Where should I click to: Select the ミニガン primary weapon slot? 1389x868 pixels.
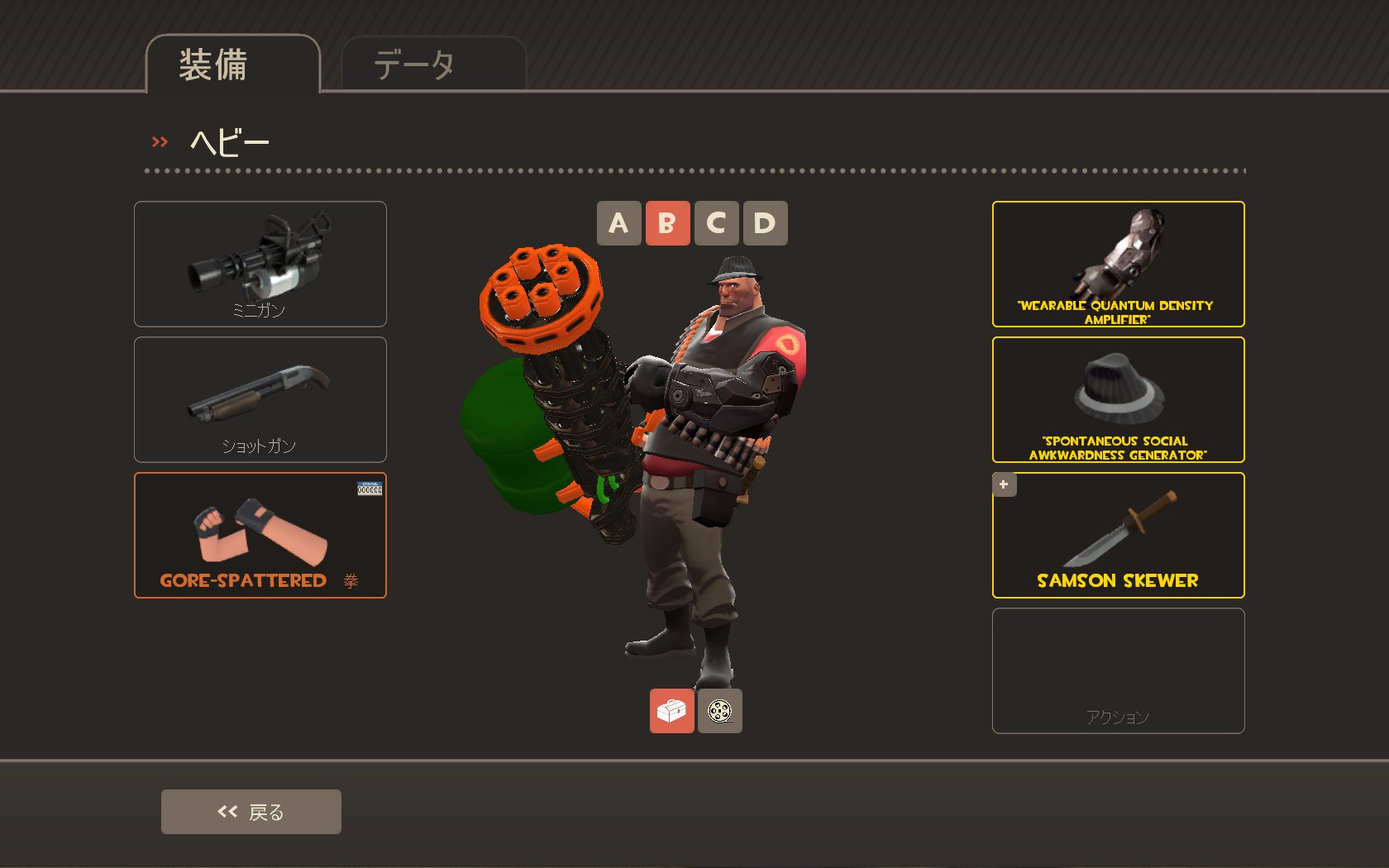[260, 263]
